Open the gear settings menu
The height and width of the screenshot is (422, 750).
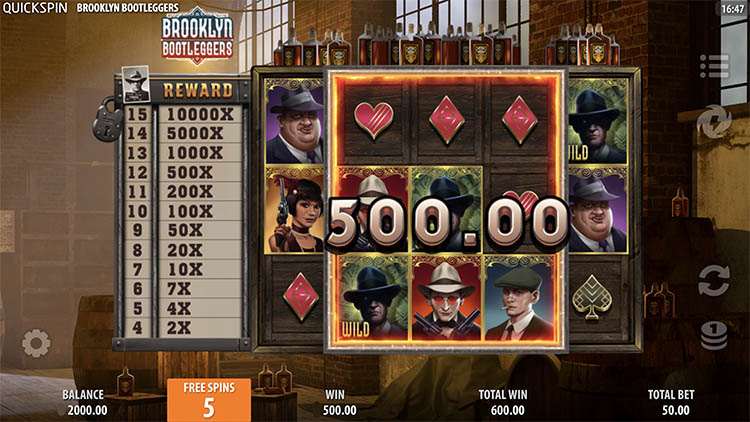[x=36, y=344]
